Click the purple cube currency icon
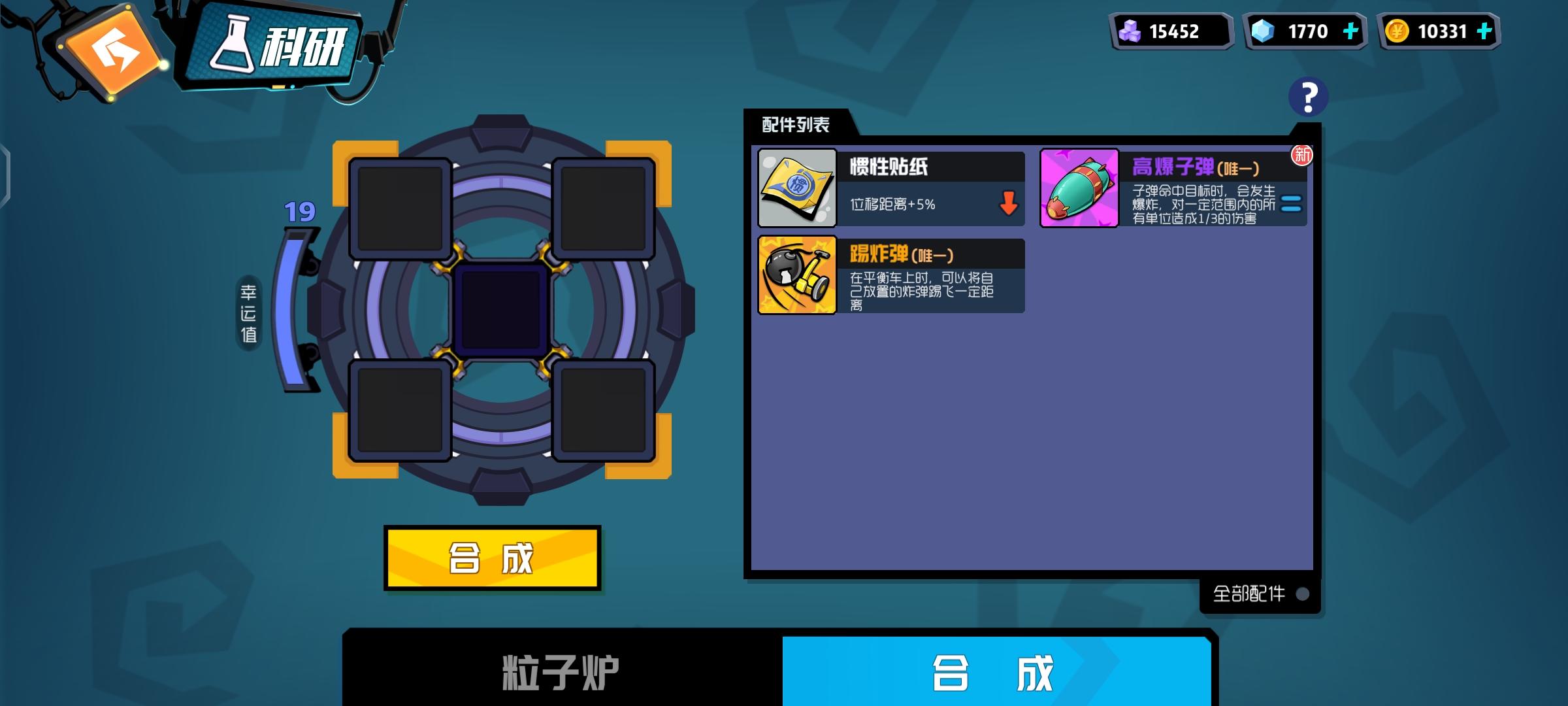Viewport: 1568px width, 706px height. (x=1128, y=29)
